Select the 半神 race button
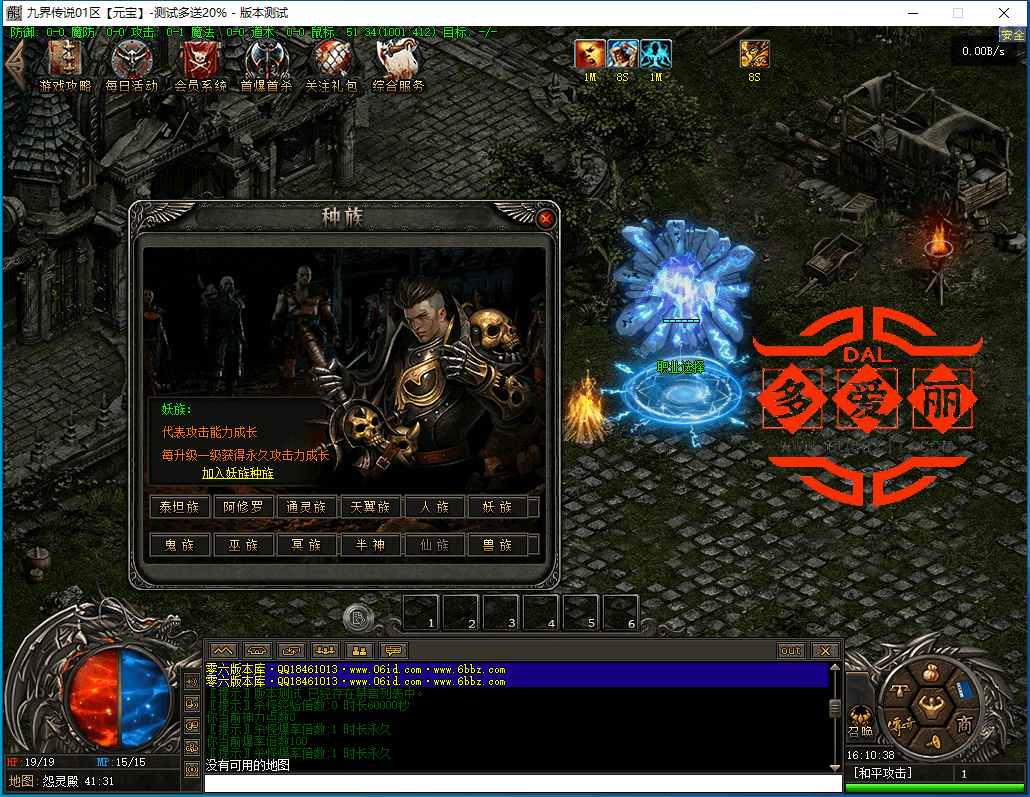Viewport: 1030px width, 797px height. [x=370, y=545]
